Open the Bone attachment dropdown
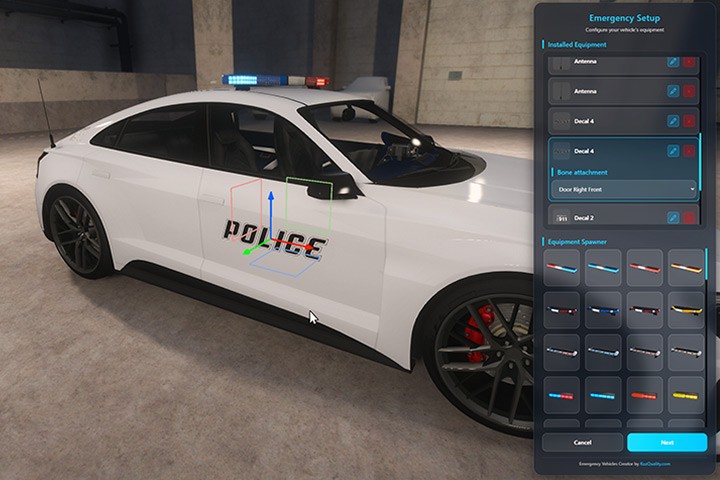 [x=624, y=188]
